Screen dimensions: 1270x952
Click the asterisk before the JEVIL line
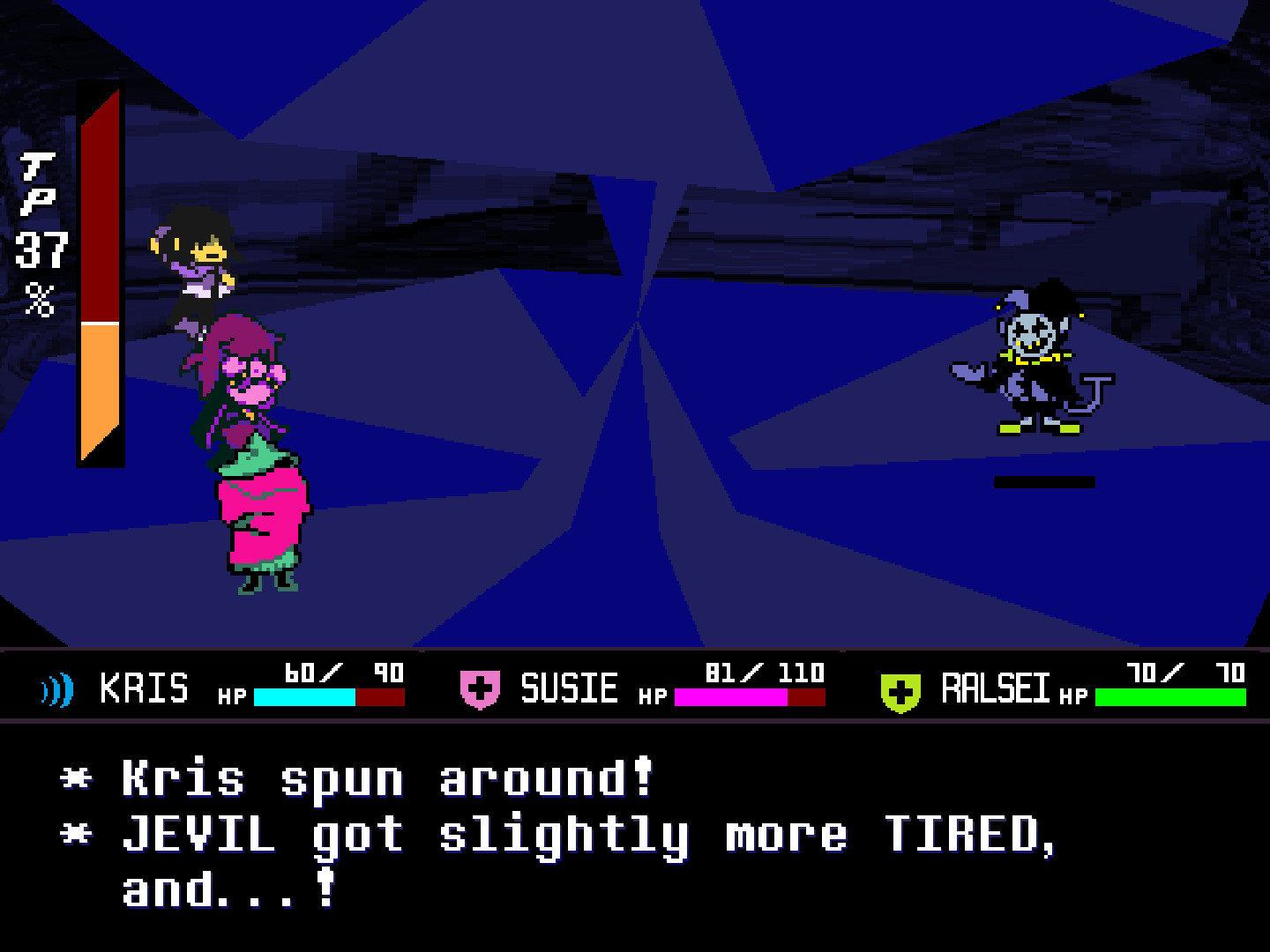(x=75, y=833)
